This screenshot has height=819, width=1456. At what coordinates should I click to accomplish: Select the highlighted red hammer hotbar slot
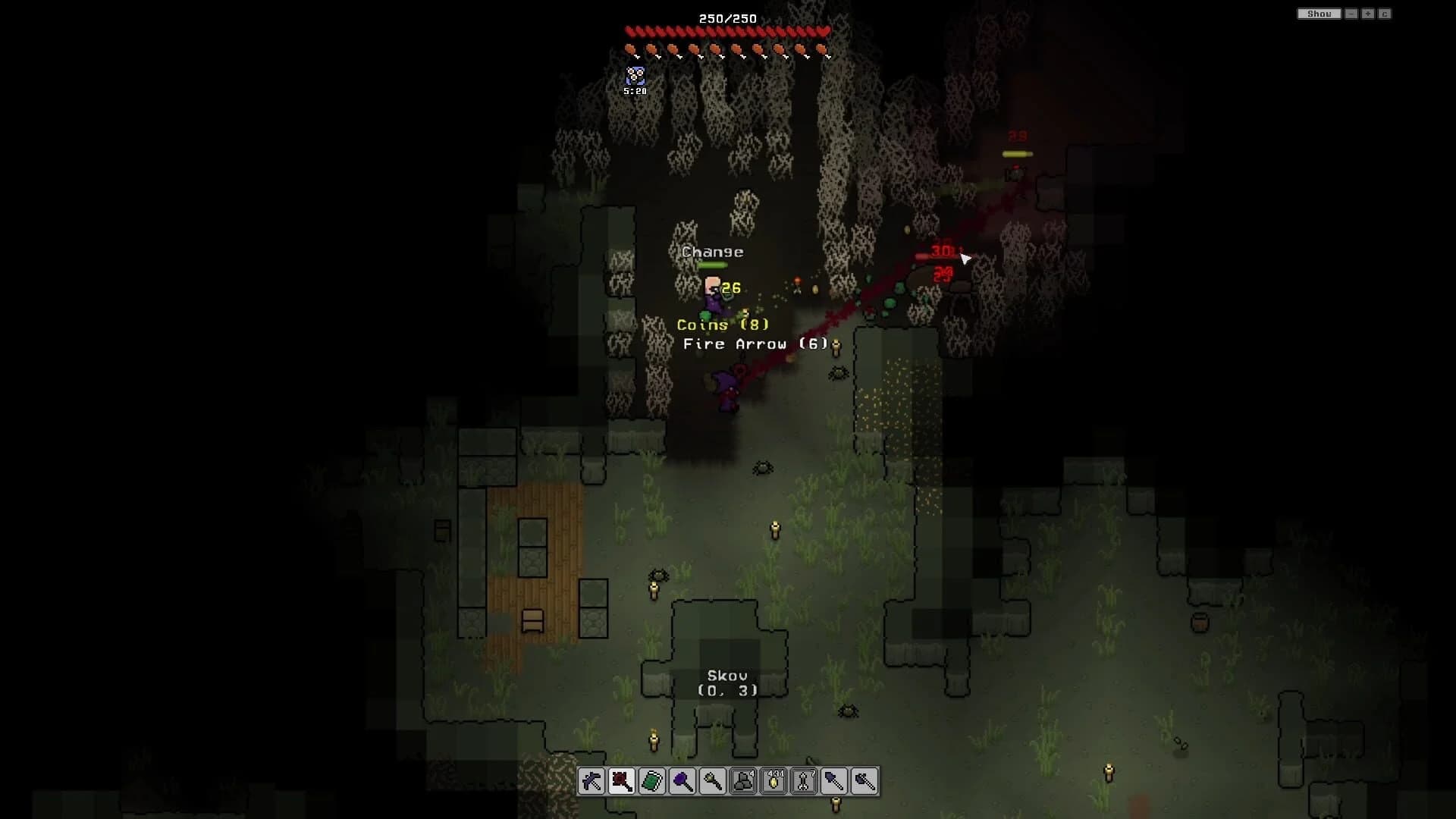point(623,781)
